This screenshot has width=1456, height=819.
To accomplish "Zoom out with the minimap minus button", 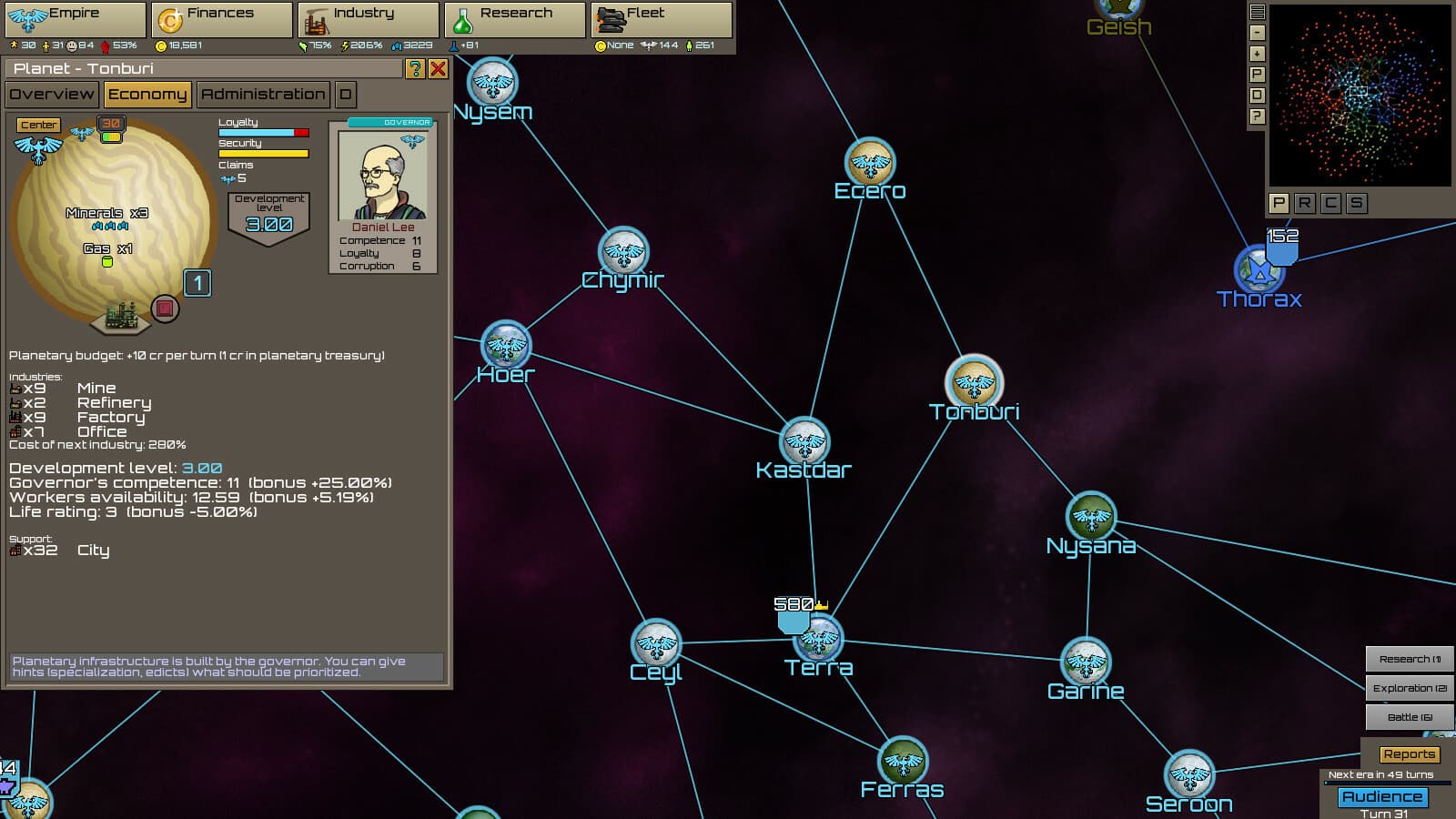I will pyautogui.click(x=1258, y=31).
